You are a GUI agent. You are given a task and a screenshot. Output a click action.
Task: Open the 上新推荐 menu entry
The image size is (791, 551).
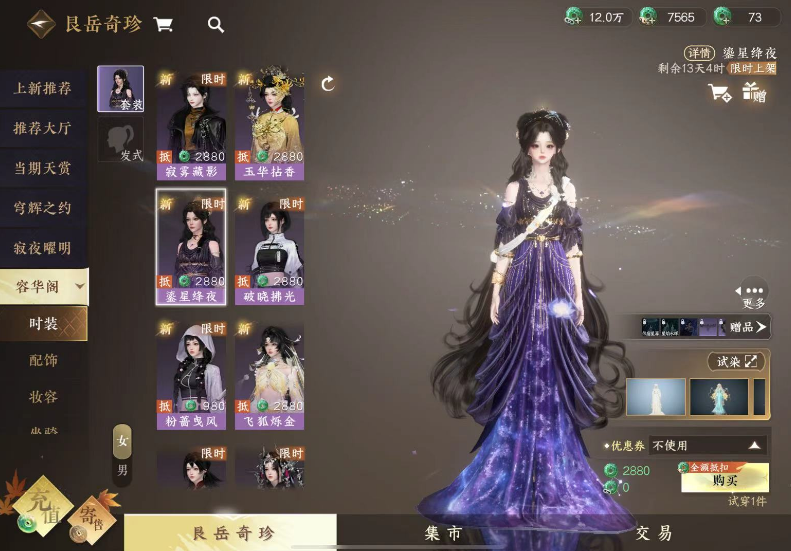coord(42,88)
